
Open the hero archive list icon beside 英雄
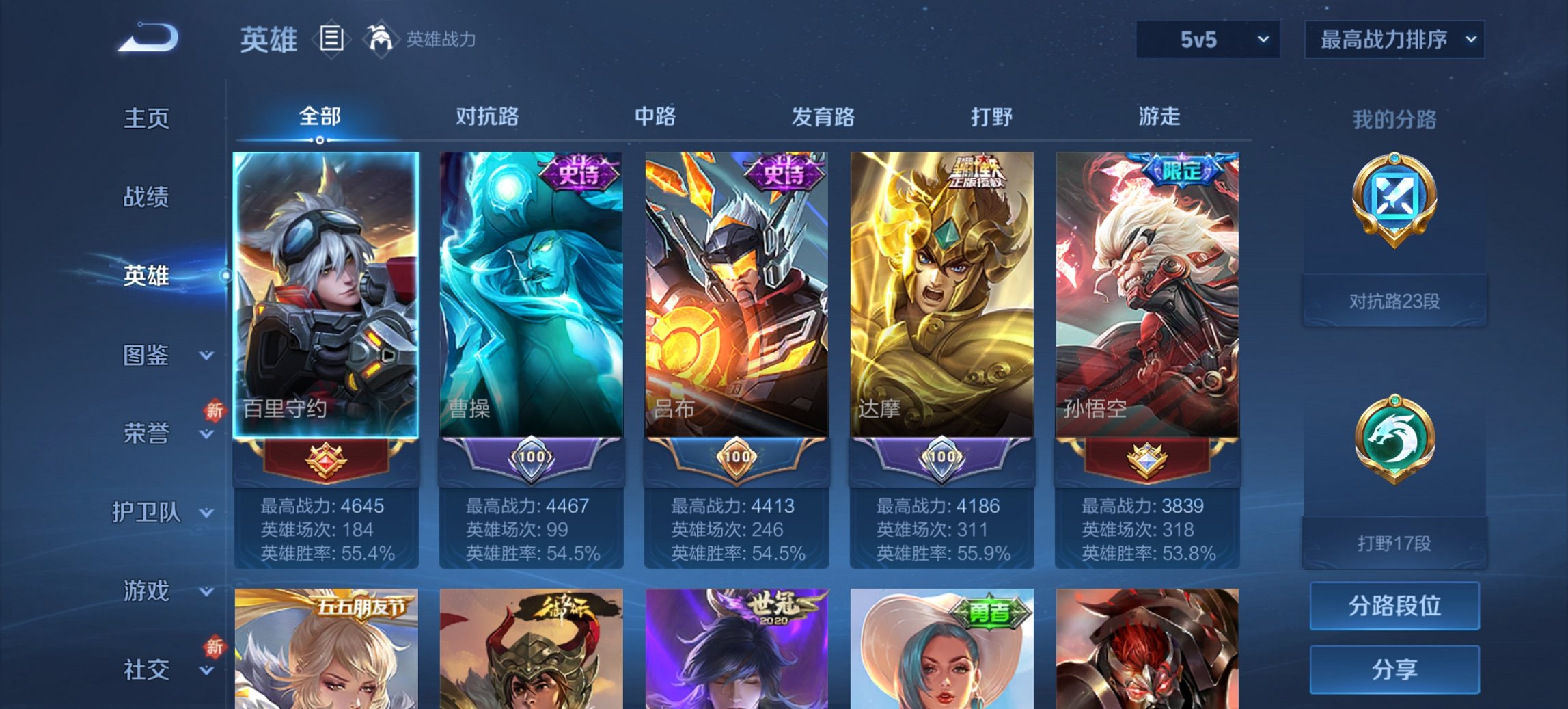tap(332, 40)
